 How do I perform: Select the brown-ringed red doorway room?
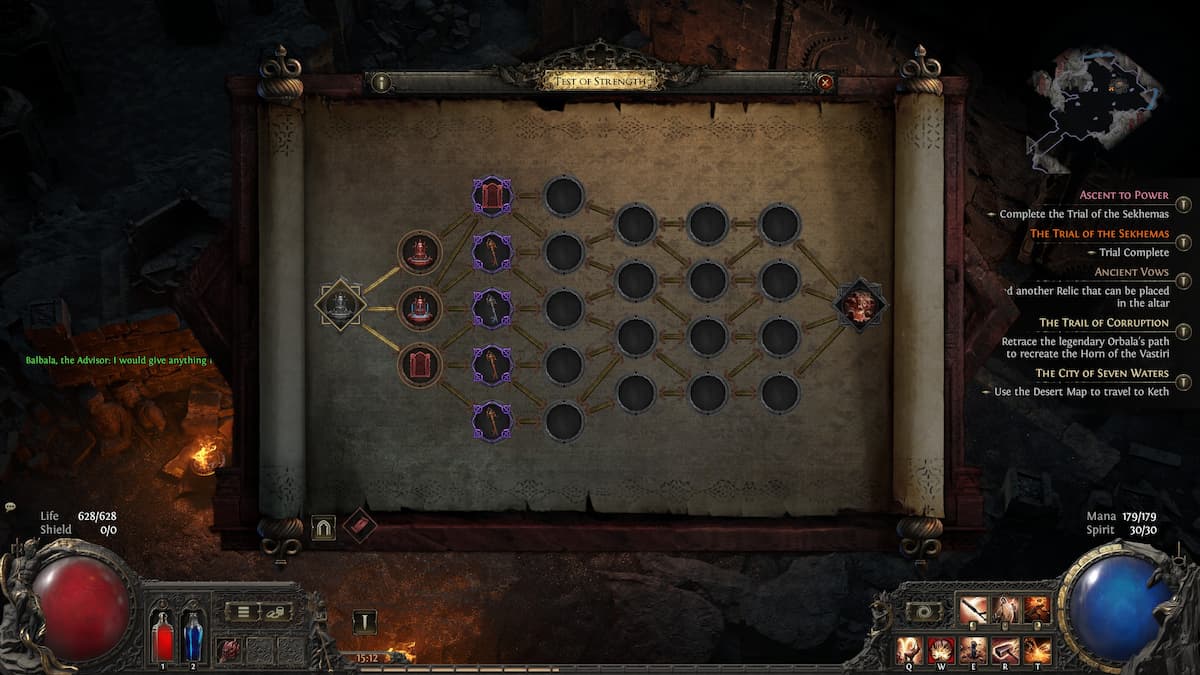point(420,364)
